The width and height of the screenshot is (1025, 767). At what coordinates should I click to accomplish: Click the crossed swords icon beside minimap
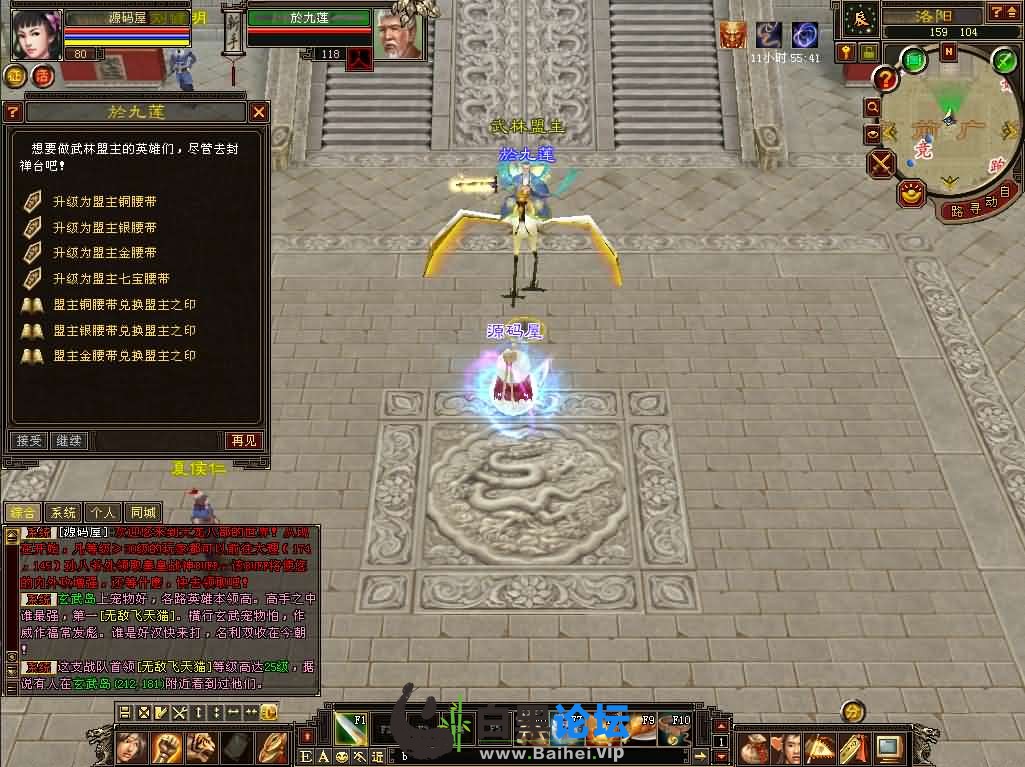click(x=881, y=163)
